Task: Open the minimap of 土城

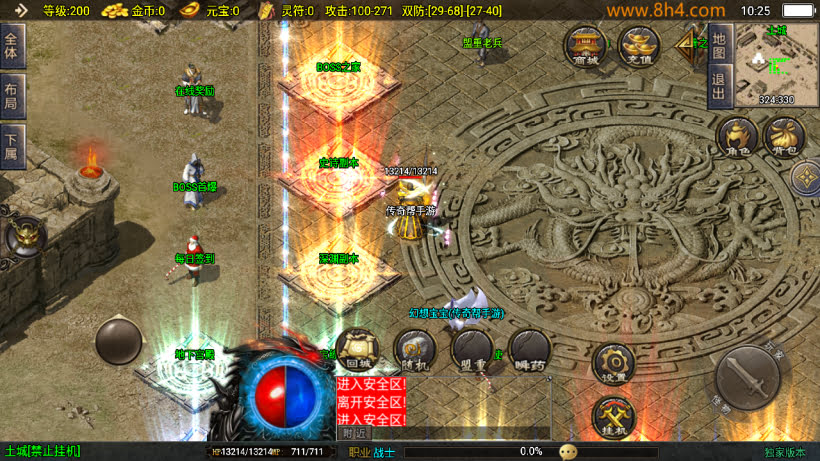Action: (x=776, y=65)
